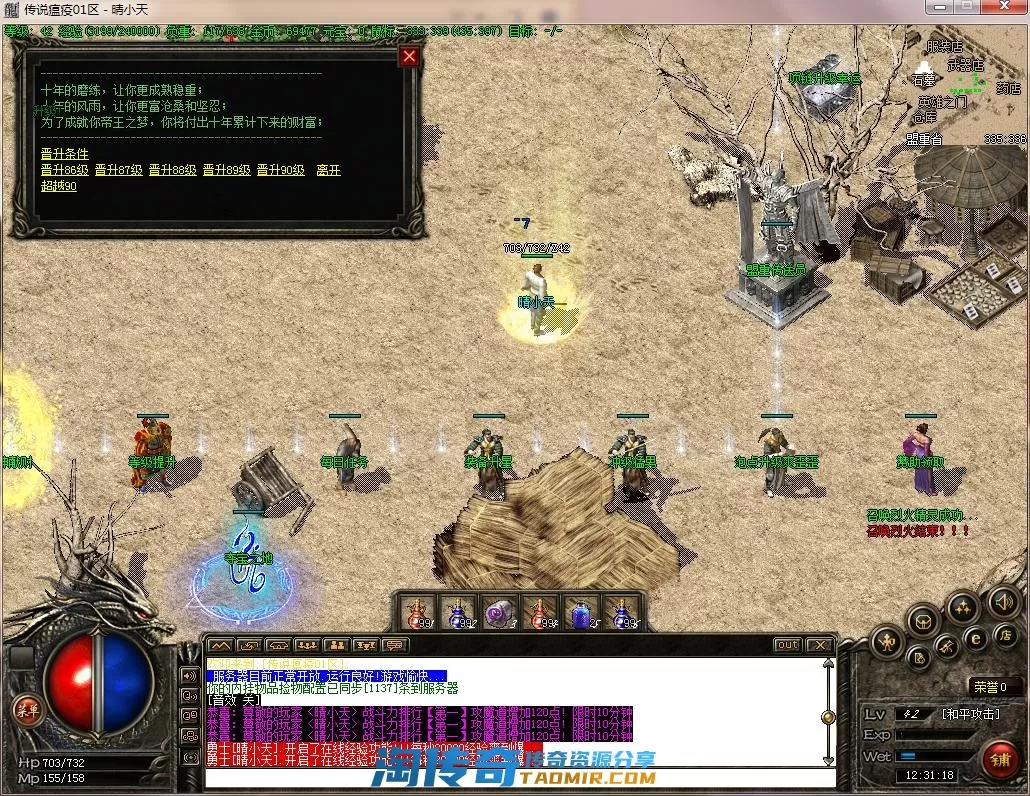Image resolution: width=1030 pixels, height=796 pixels.
Task: Choose the 晋升90级 option
Action: [281, 170]
